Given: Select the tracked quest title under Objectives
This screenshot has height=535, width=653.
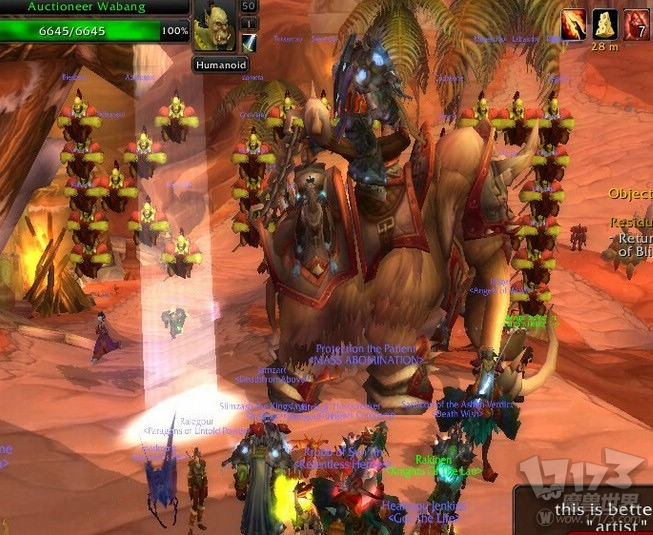Looking at the screenshot, I should (632, 224).
